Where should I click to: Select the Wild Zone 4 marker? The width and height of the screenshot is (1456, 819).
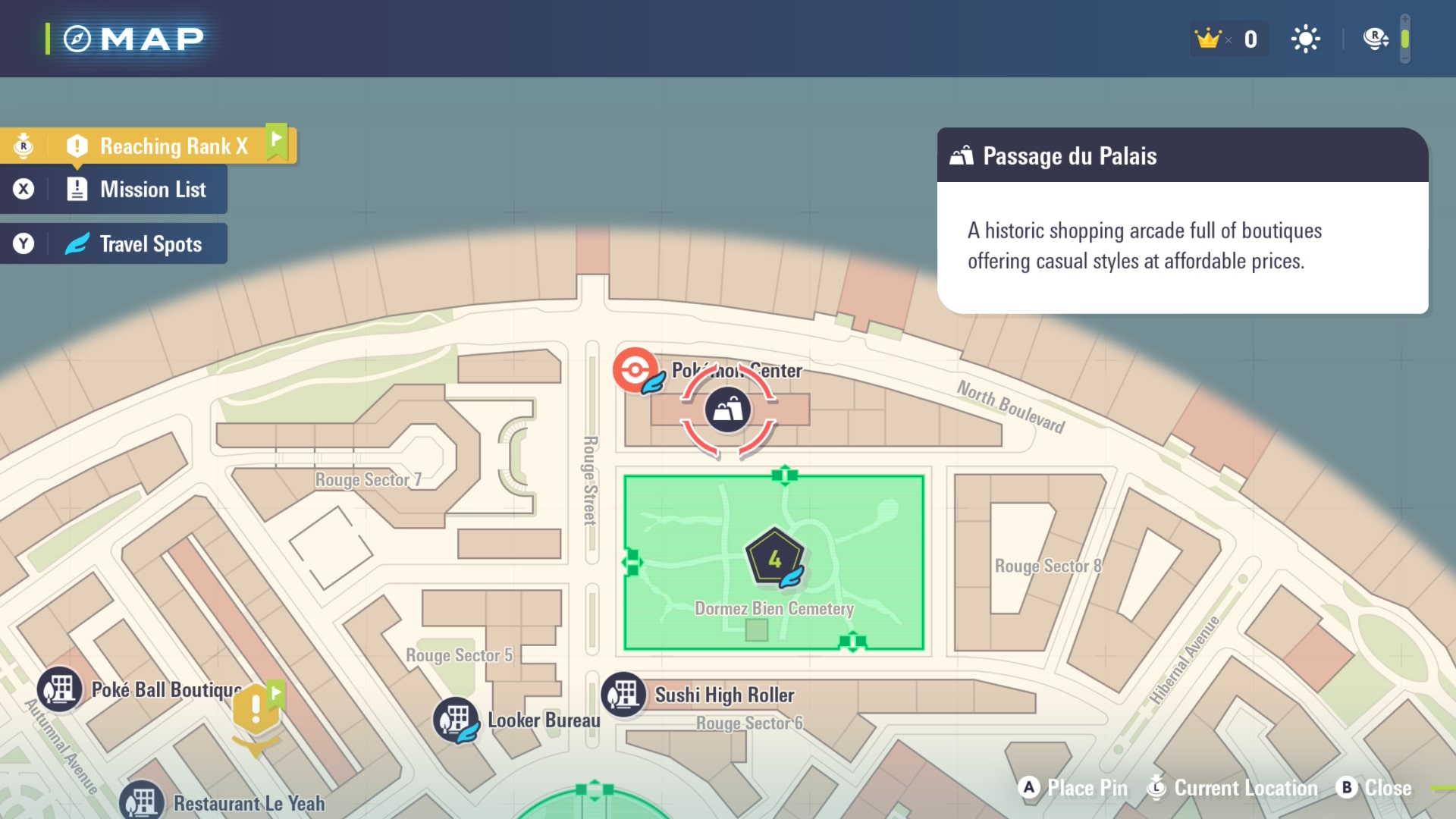(774, 558)
